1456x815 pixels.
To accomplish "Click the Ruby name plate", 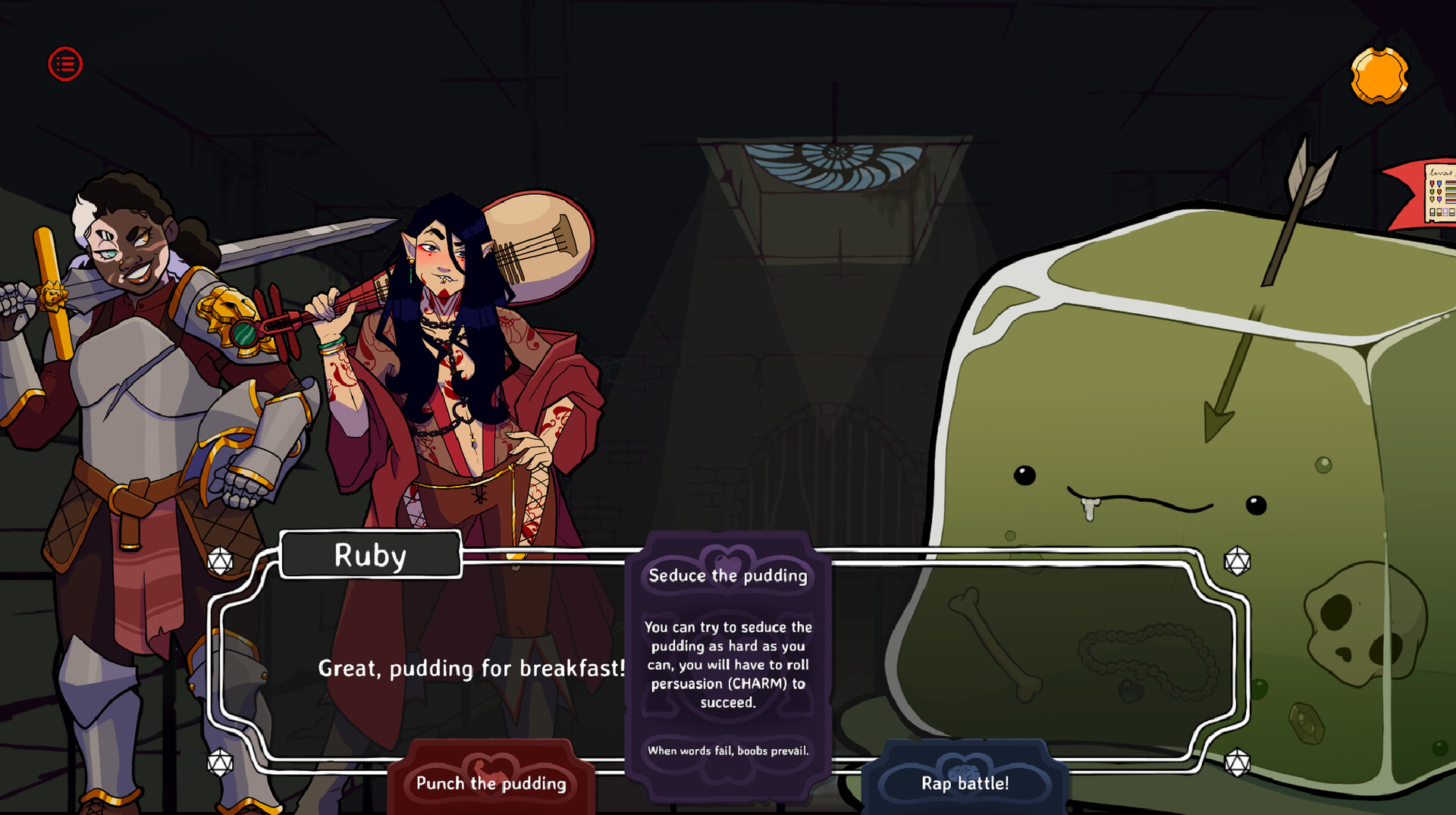I will click(370, 554).
